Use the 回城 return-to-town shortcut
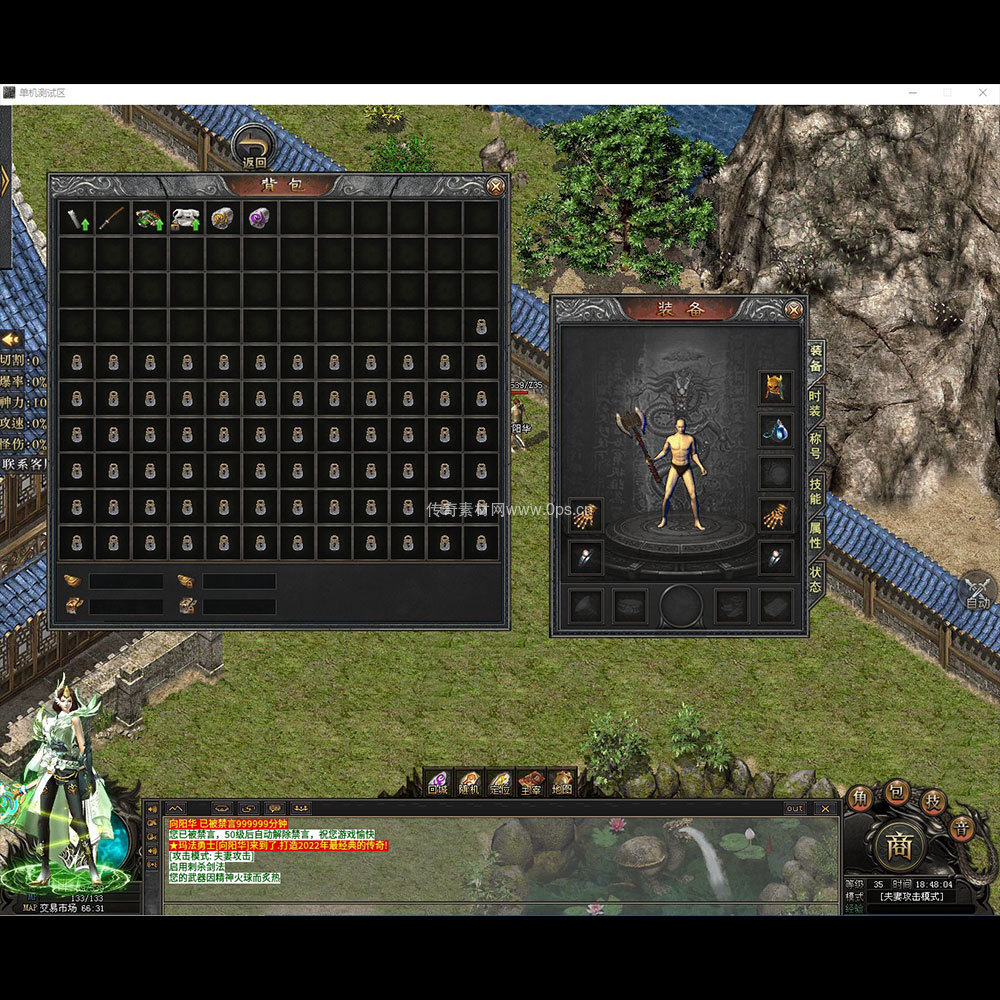The width and height of the screenshot is (1000, 1000). [x=438, y=783]
